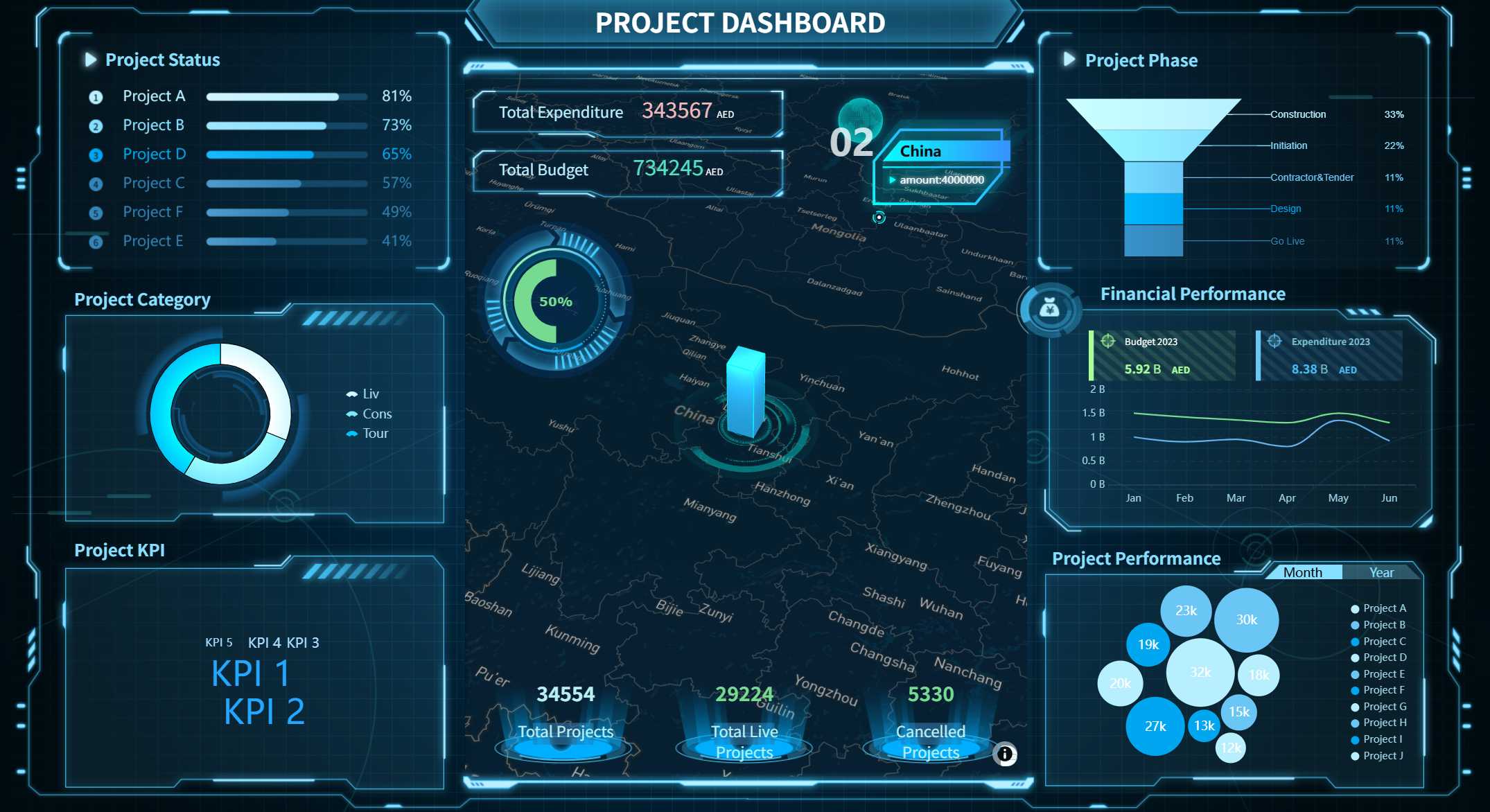Click the Total Live Projects counter
1490x812 pixels.
coord(744,694)
